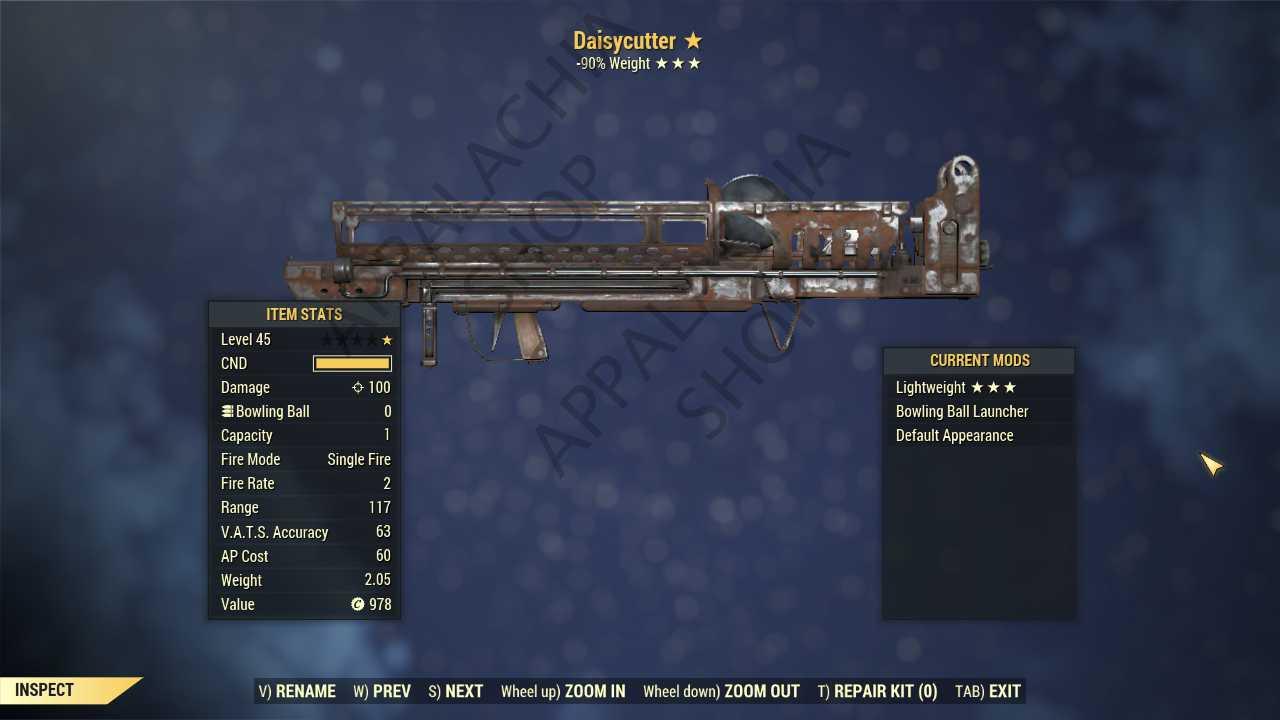Show the next item with Next
Viewport: 1280px width, 720px height.
[x=455, y=691]
